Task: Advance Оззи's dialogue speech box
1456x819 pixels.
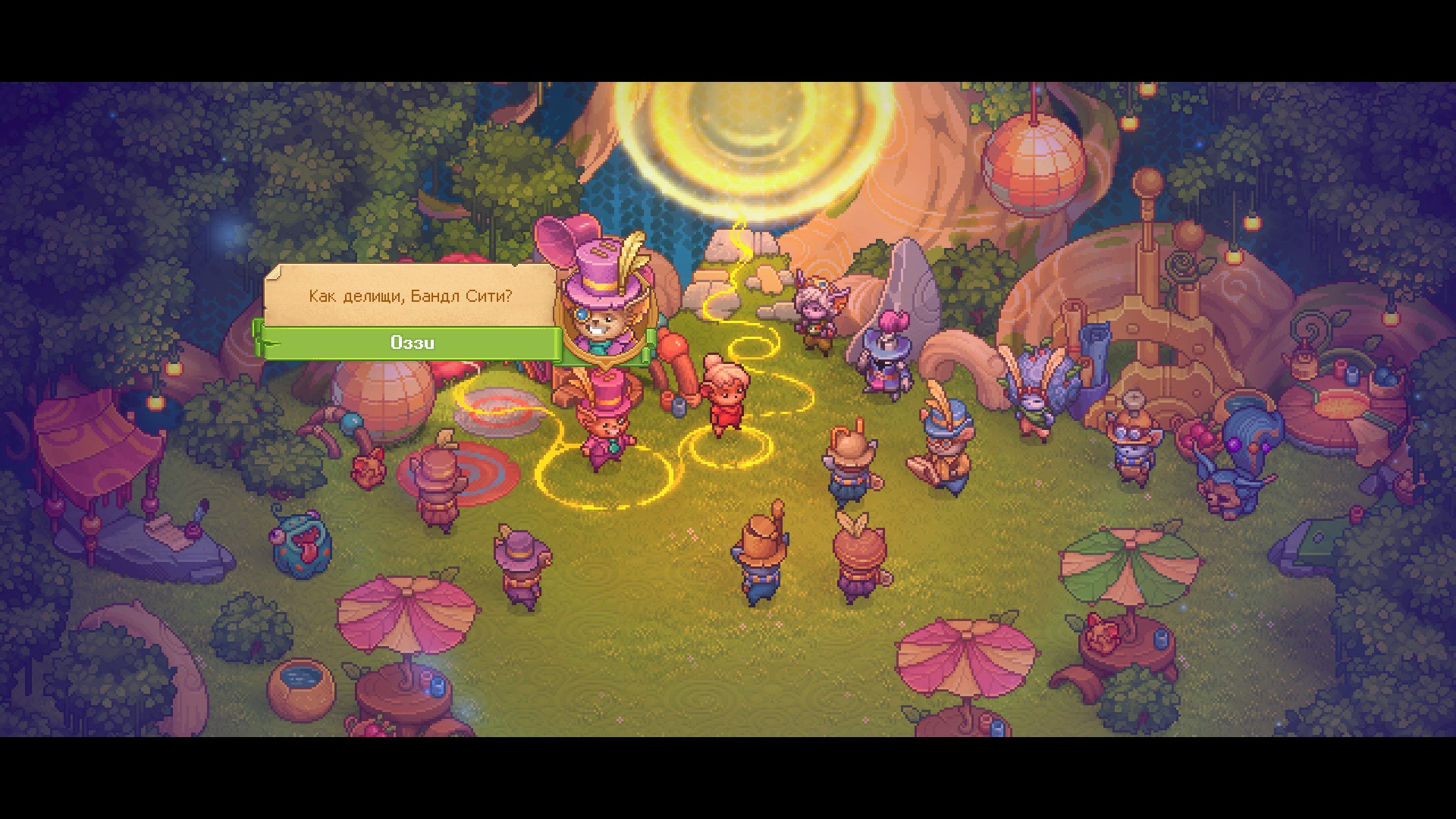Action: (410, 297)
